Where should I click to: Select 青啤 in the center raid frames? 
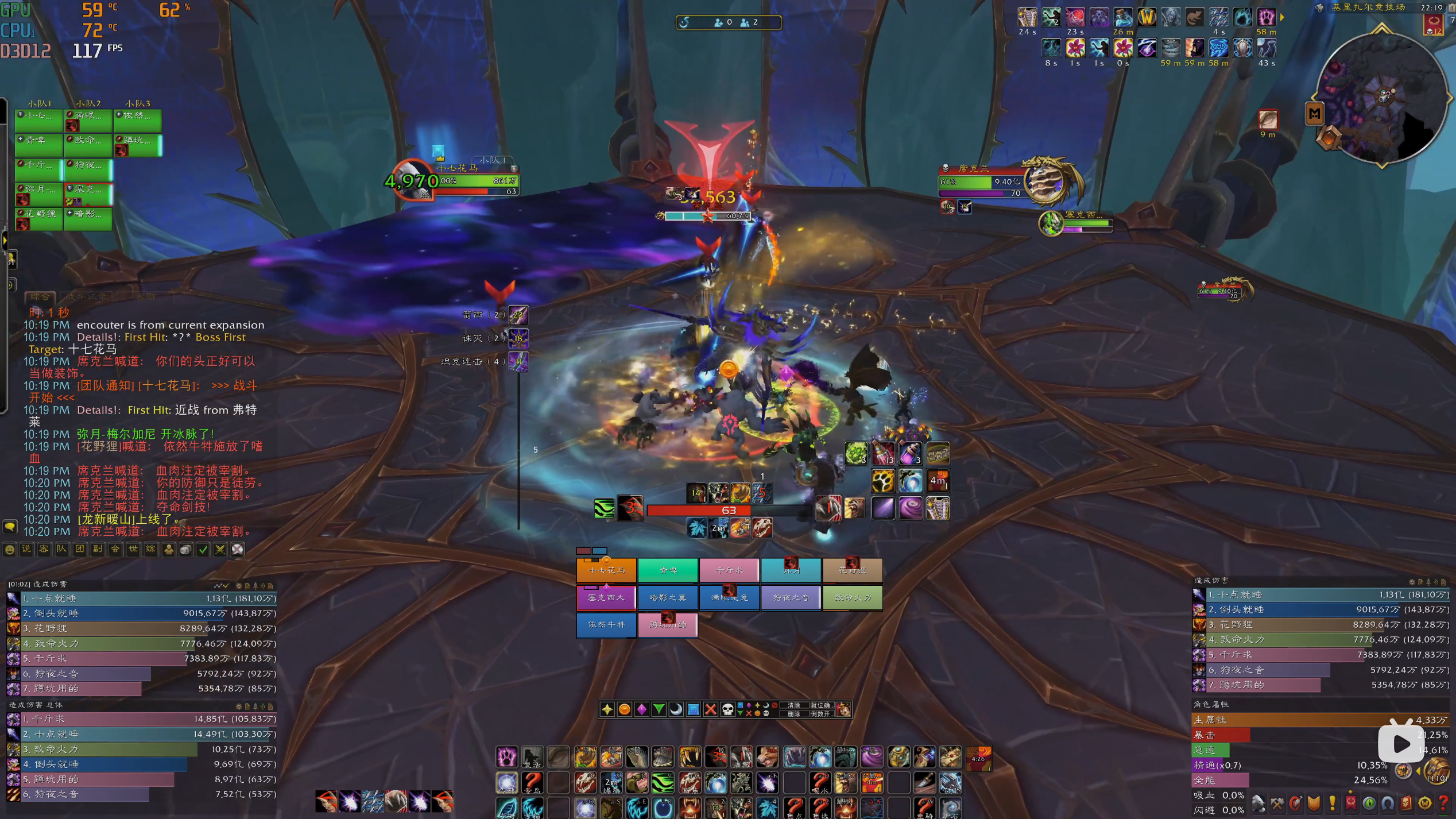(668, 570)
